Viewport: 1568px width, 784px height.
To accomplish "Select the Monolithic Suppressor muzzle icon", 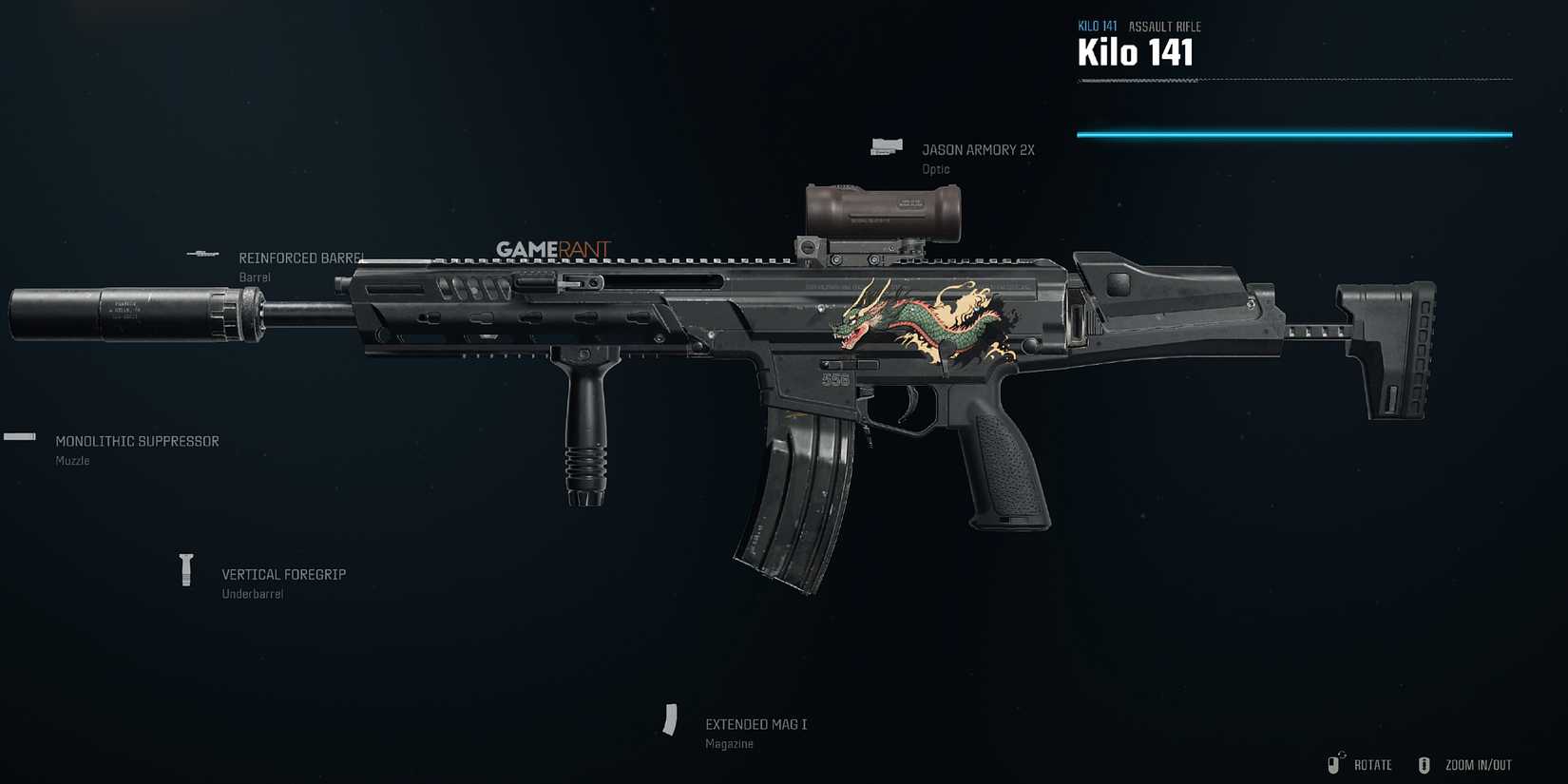I will pyautogui.click(x=17, y=437).
